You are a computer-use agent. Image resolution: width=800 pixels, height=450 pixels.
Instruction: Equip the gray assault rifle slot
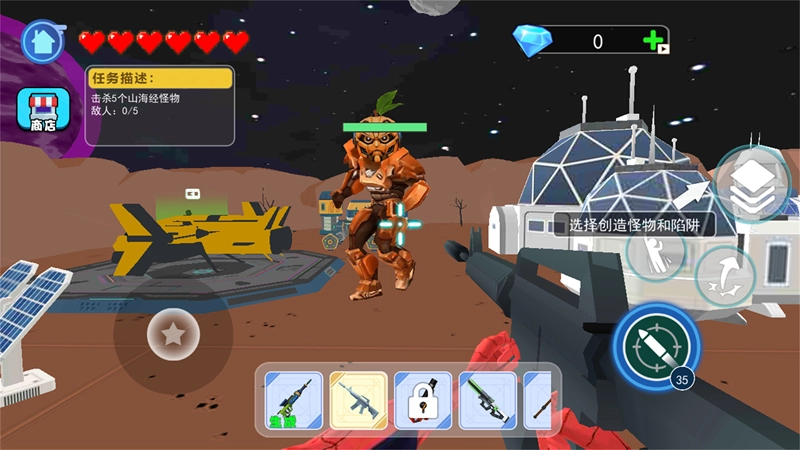[x=358, y=400]
